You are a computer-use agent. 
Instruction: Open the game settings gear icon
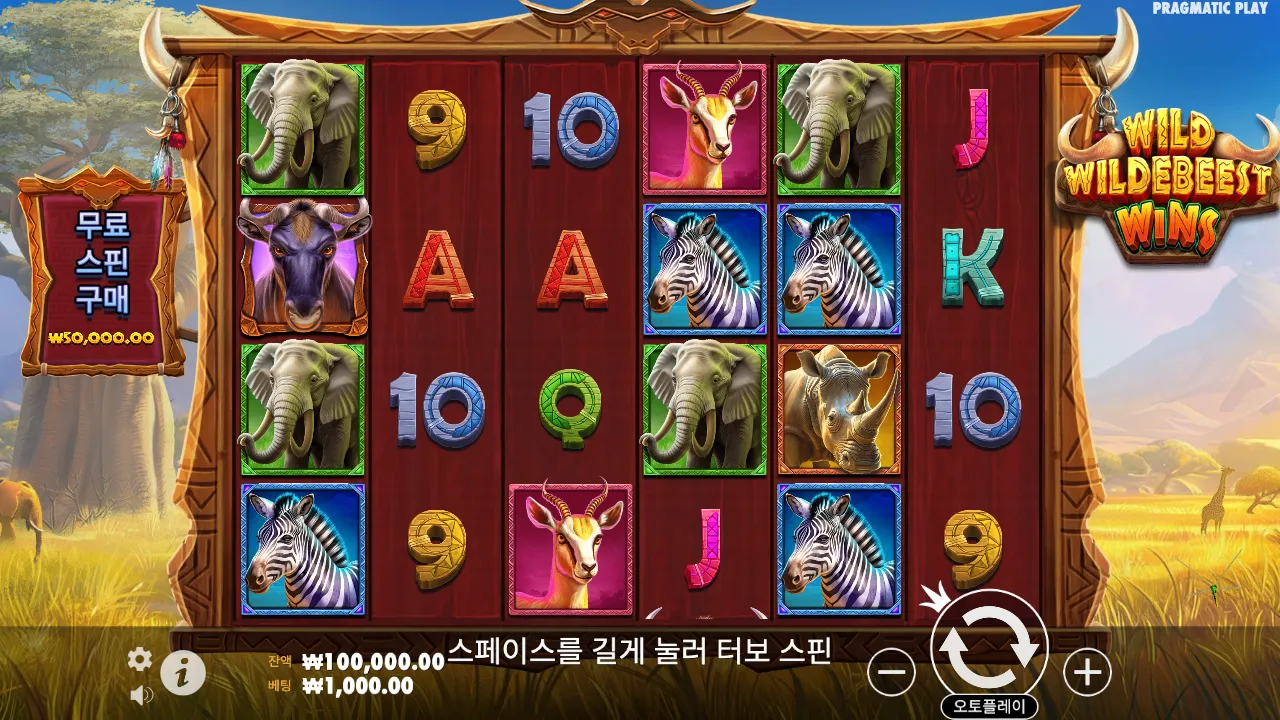138,659
